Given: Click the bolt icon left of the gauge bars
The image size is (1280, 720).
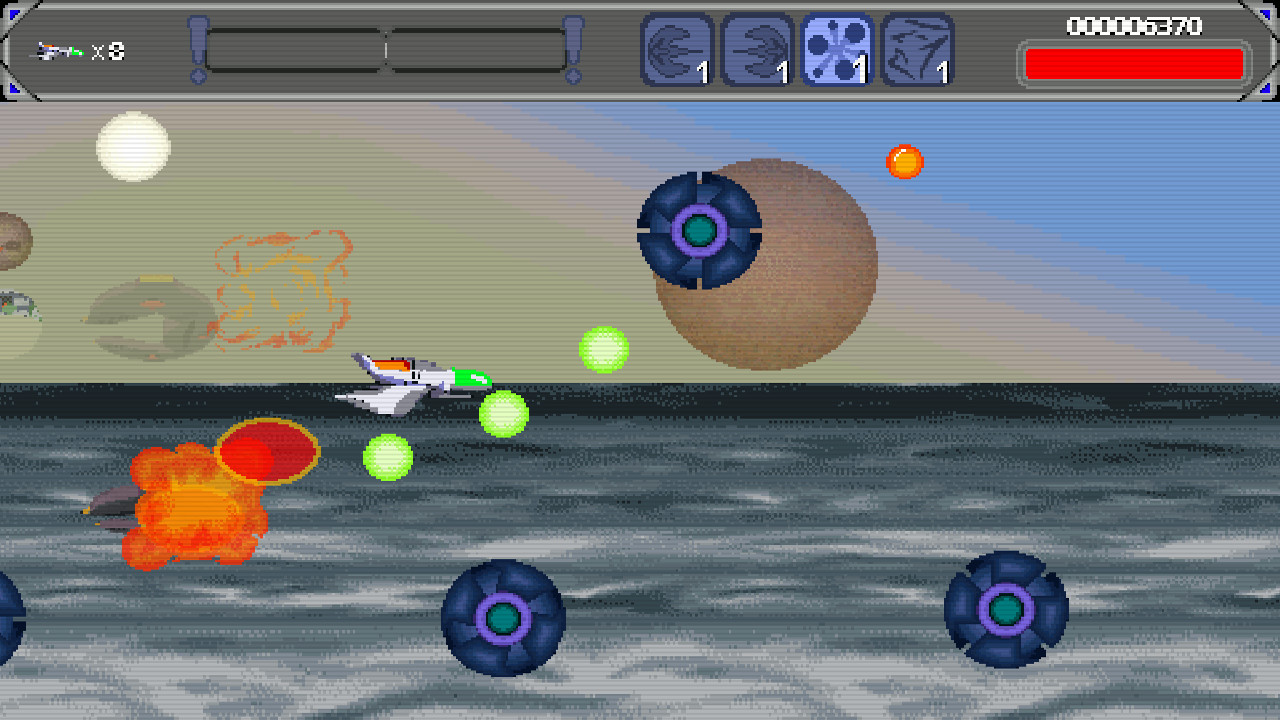Looking at the screenshot, I should 200,48.
